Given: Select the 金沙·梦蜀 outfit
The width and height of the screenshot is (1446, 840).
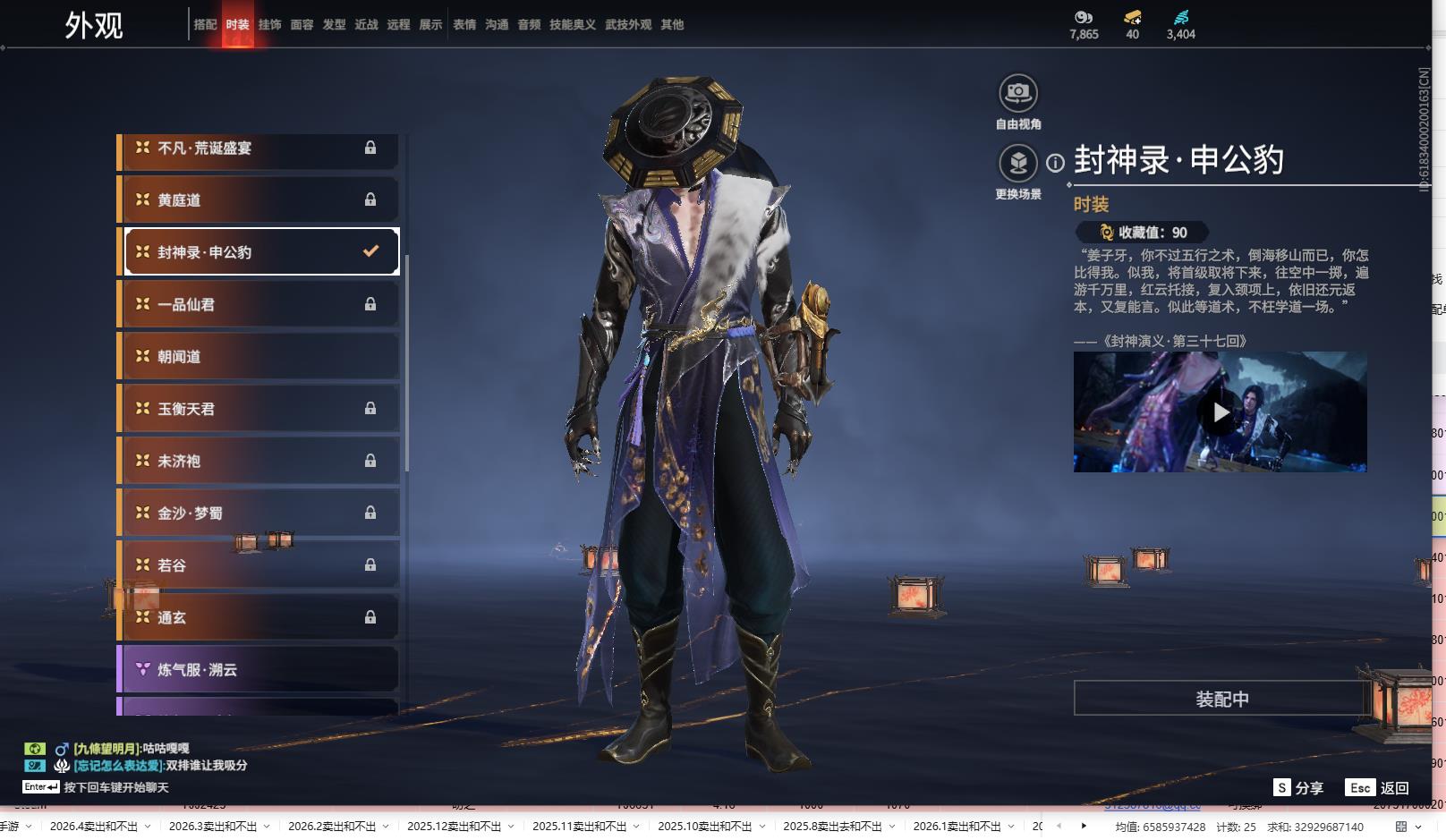Looking at the screenshot, I should coord(259,513).
